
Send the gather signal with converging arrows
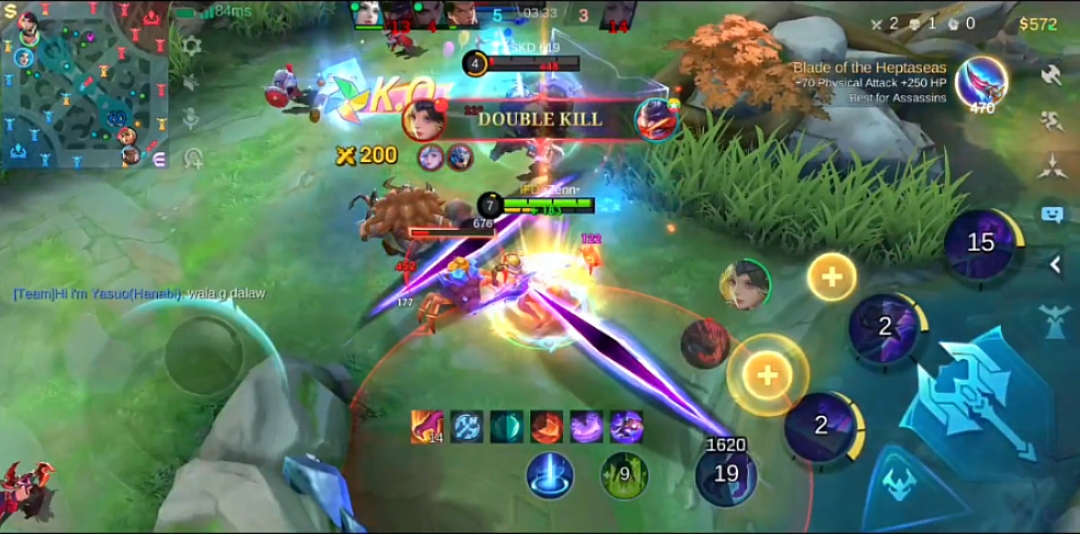click(x=1051, y=168)
